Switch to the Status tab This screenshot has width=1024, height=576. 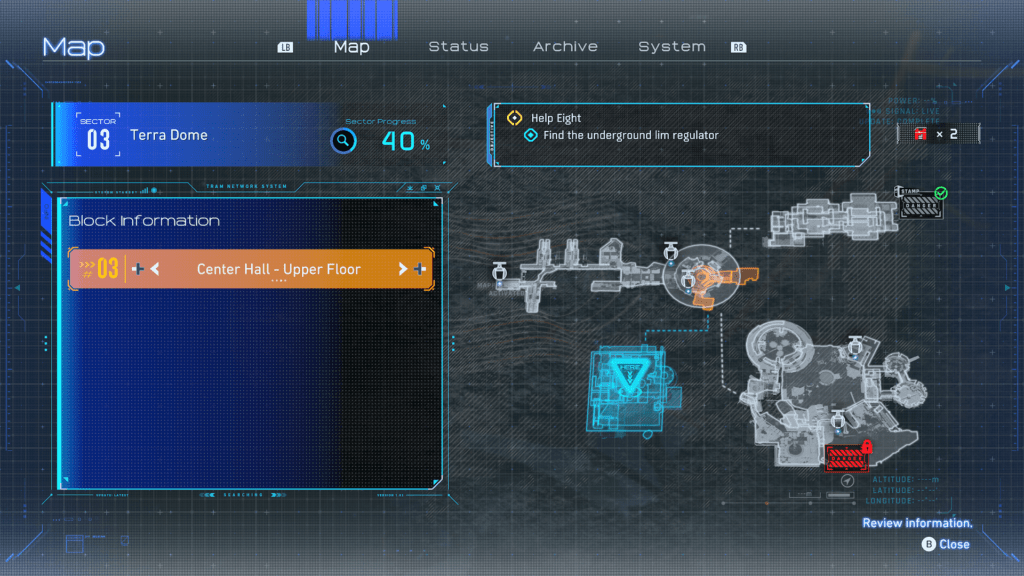(458, 47)
